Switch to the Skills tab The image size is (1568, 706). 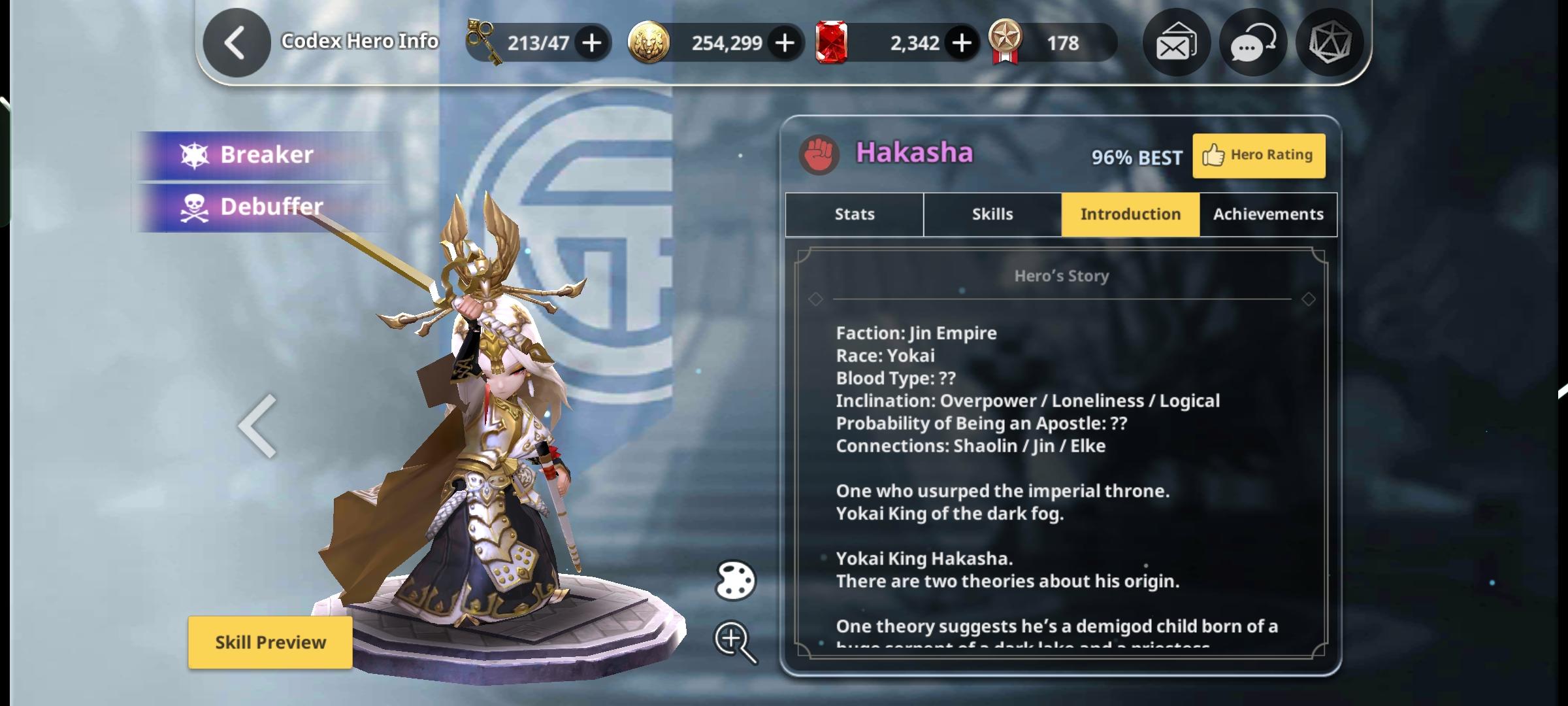[992, 214]
